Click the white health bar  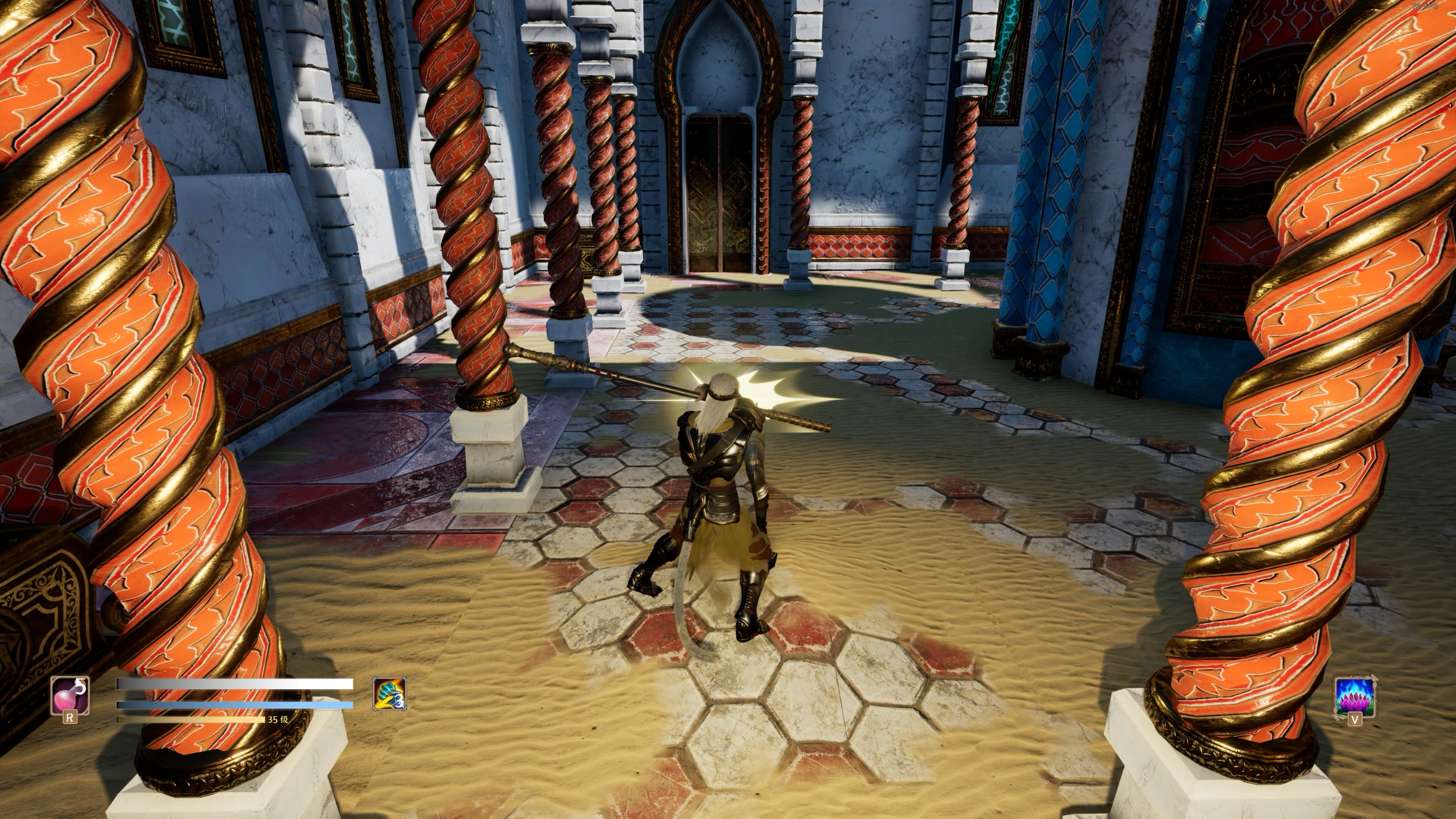235,684
